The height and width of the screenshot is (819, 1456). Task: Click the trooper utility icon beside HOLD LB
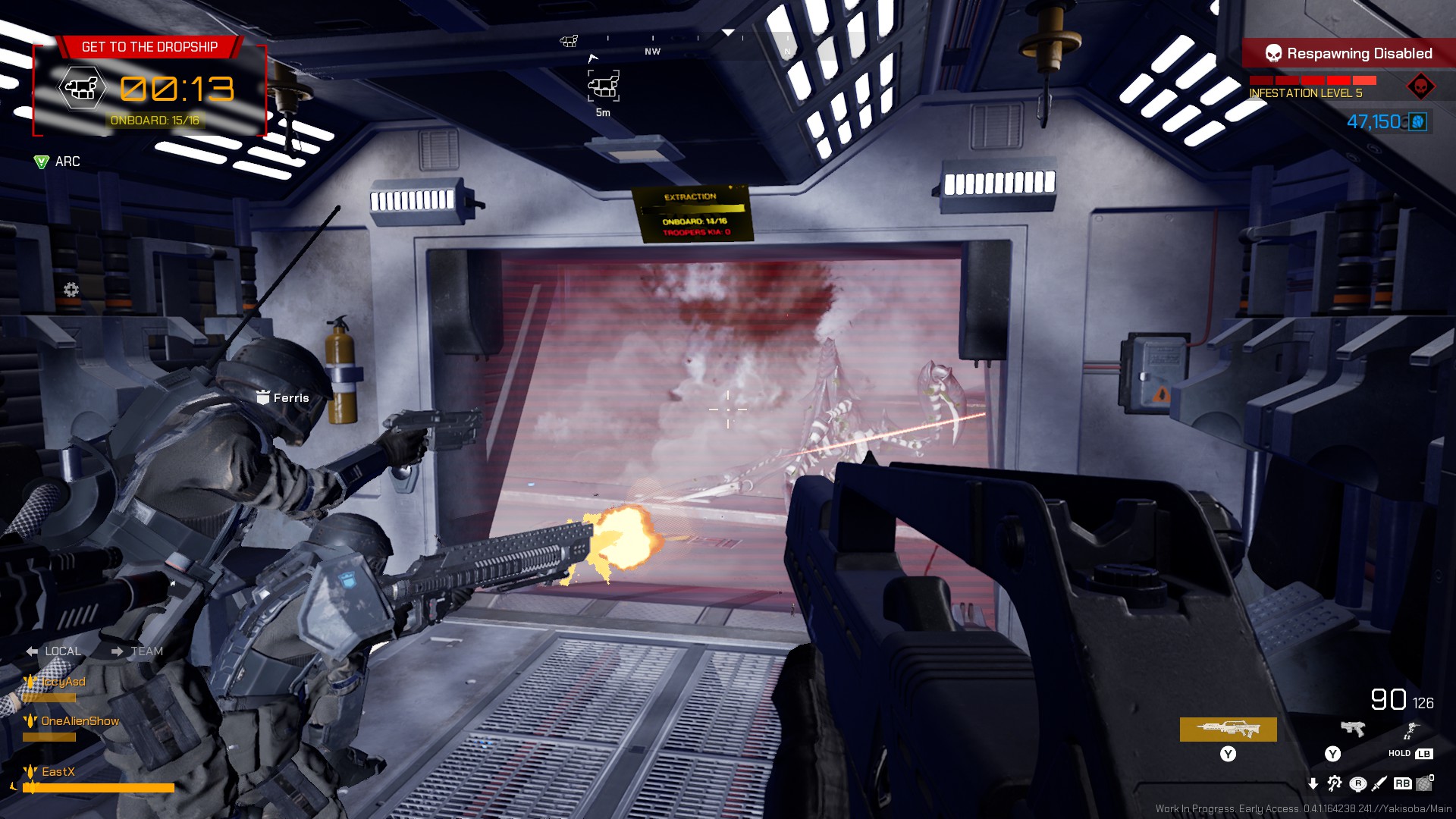pyautogui.click(x=1412, y=730)
